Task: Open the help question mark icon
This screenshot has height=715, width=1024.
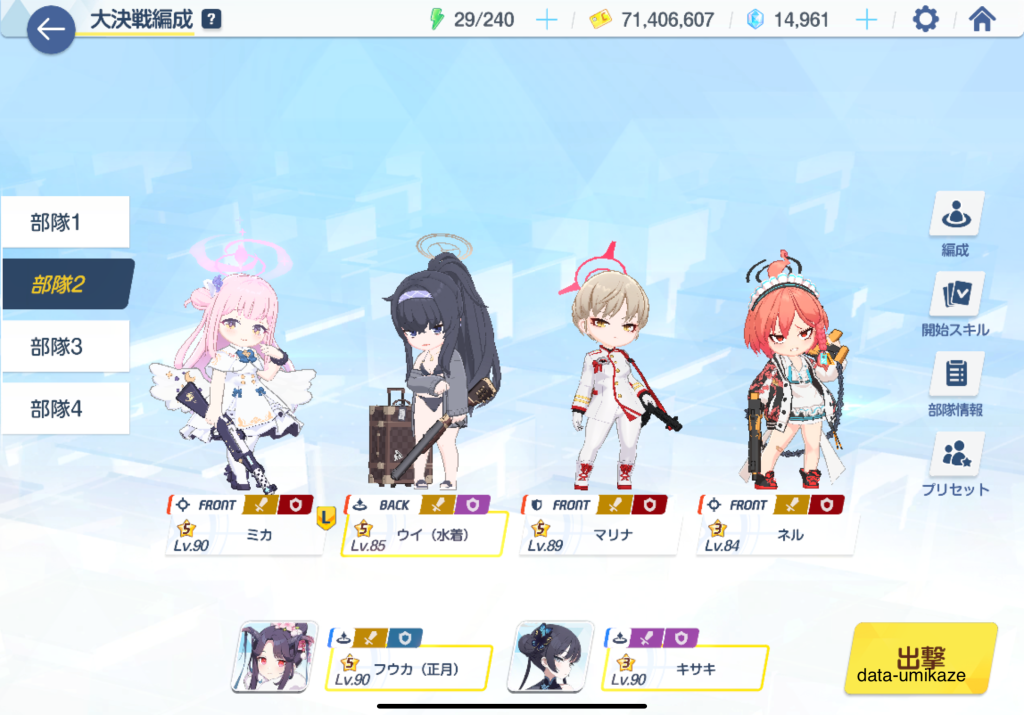Action: (211, 19)
